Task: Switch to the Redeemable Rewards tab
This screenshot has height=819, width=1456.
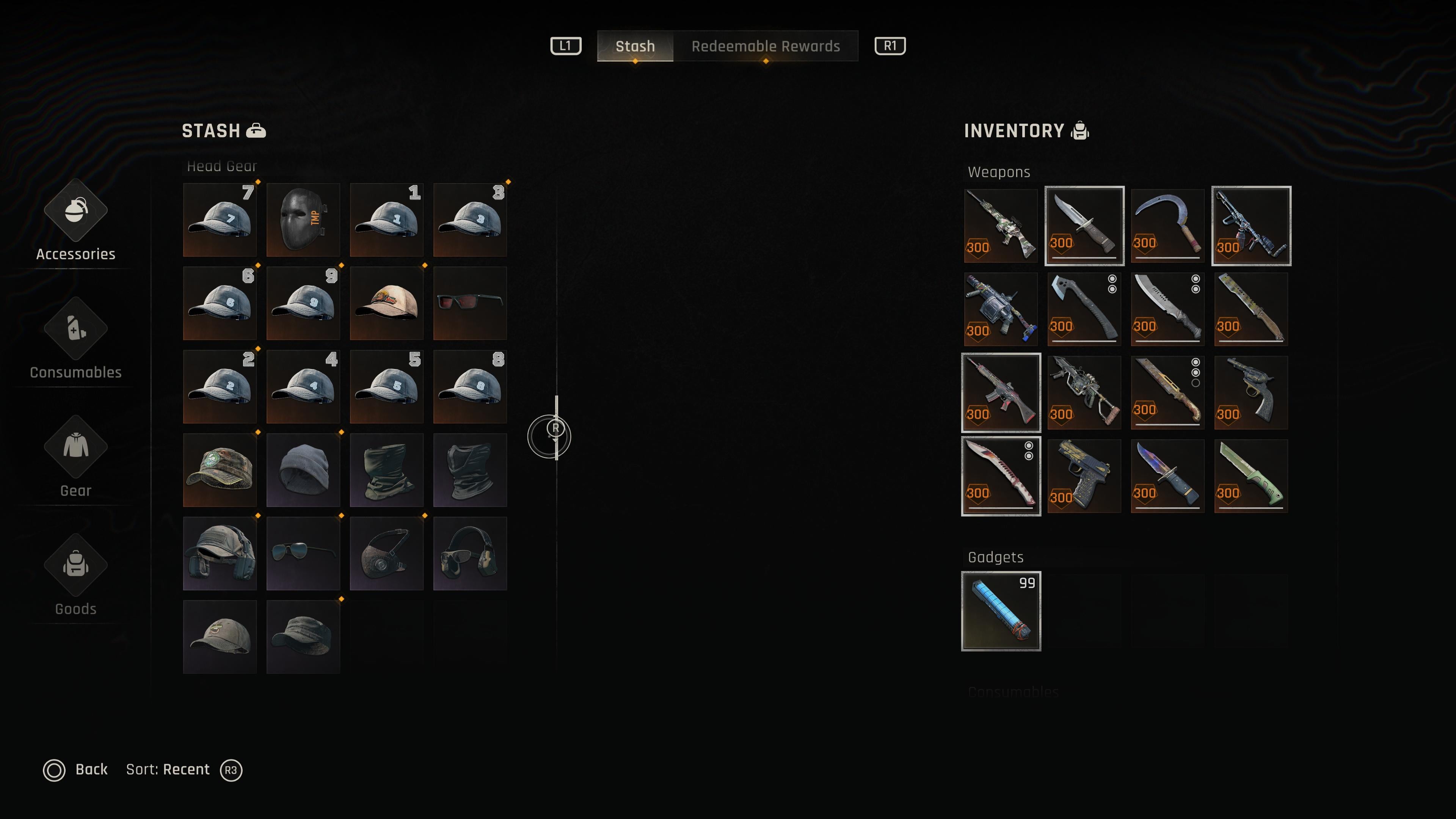Action: click(x=765, y=46)
